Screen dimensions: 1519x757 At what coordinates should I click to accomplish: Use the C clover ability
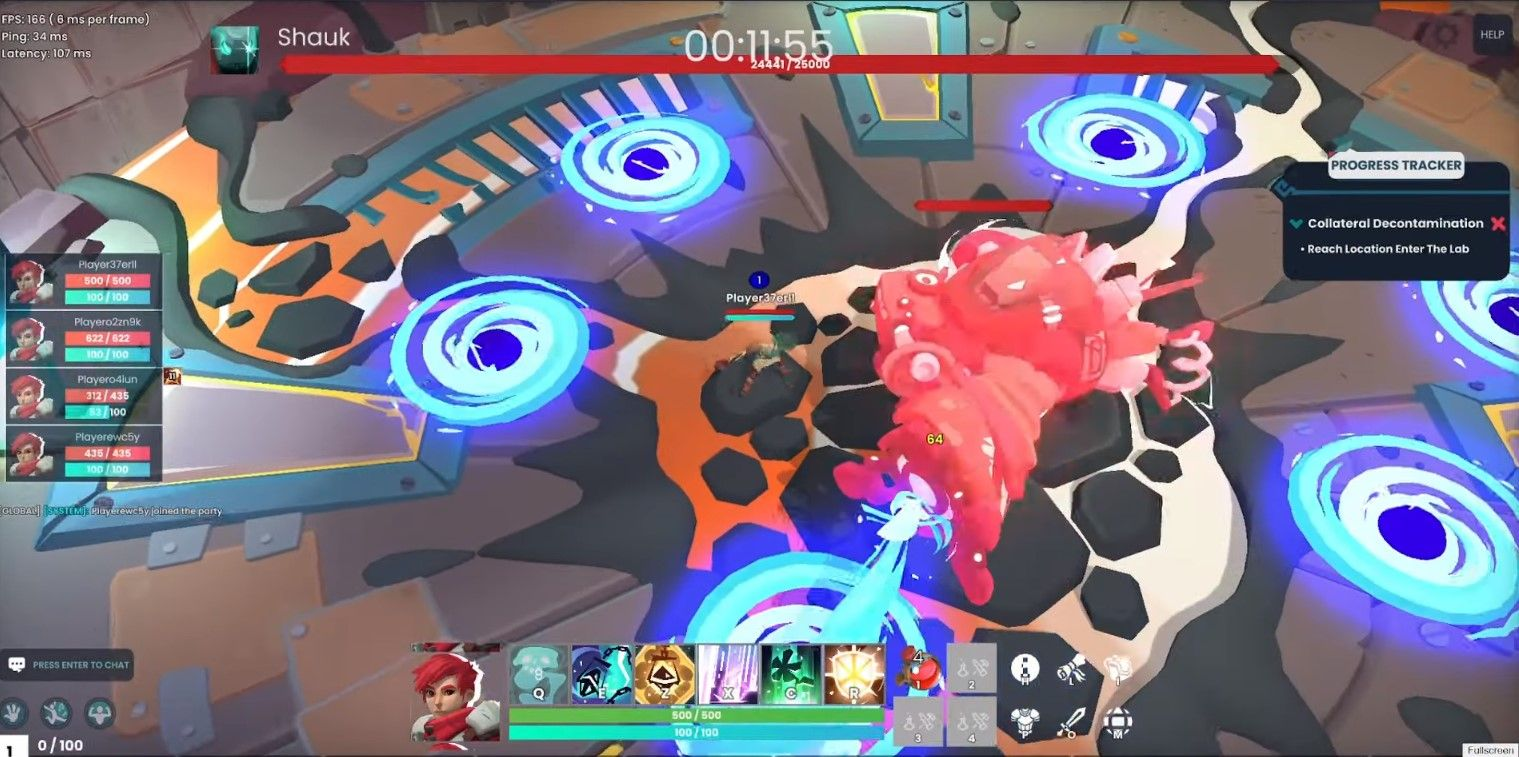click(790, 674)
